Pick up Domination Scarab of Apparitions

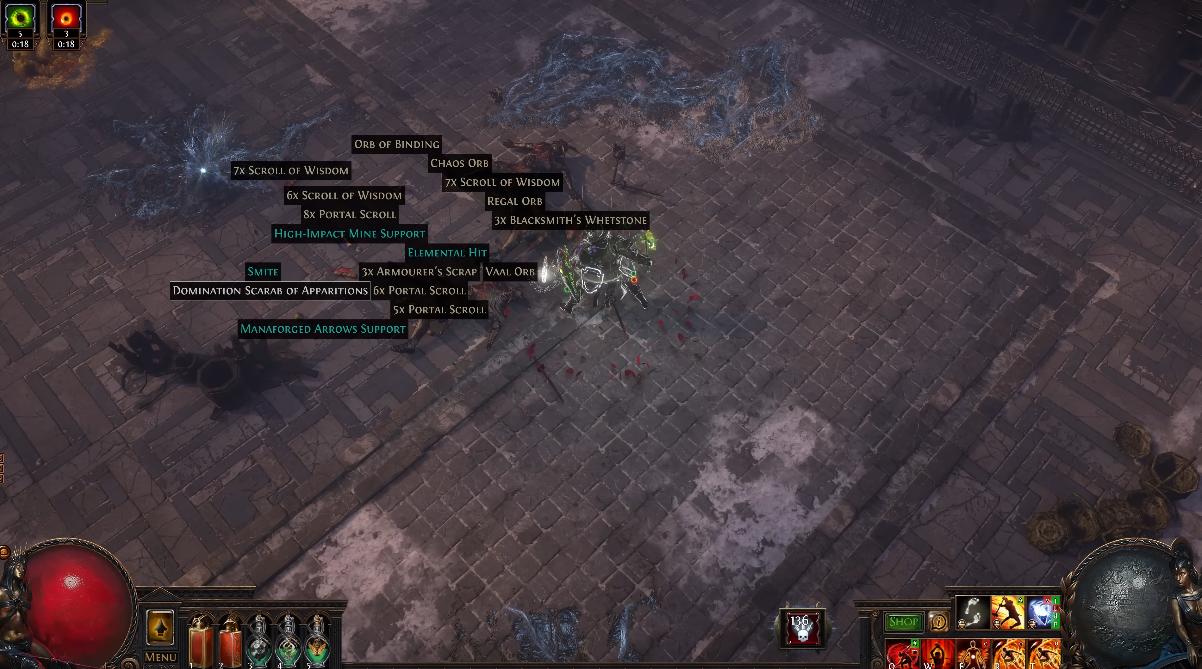[270, 290]
